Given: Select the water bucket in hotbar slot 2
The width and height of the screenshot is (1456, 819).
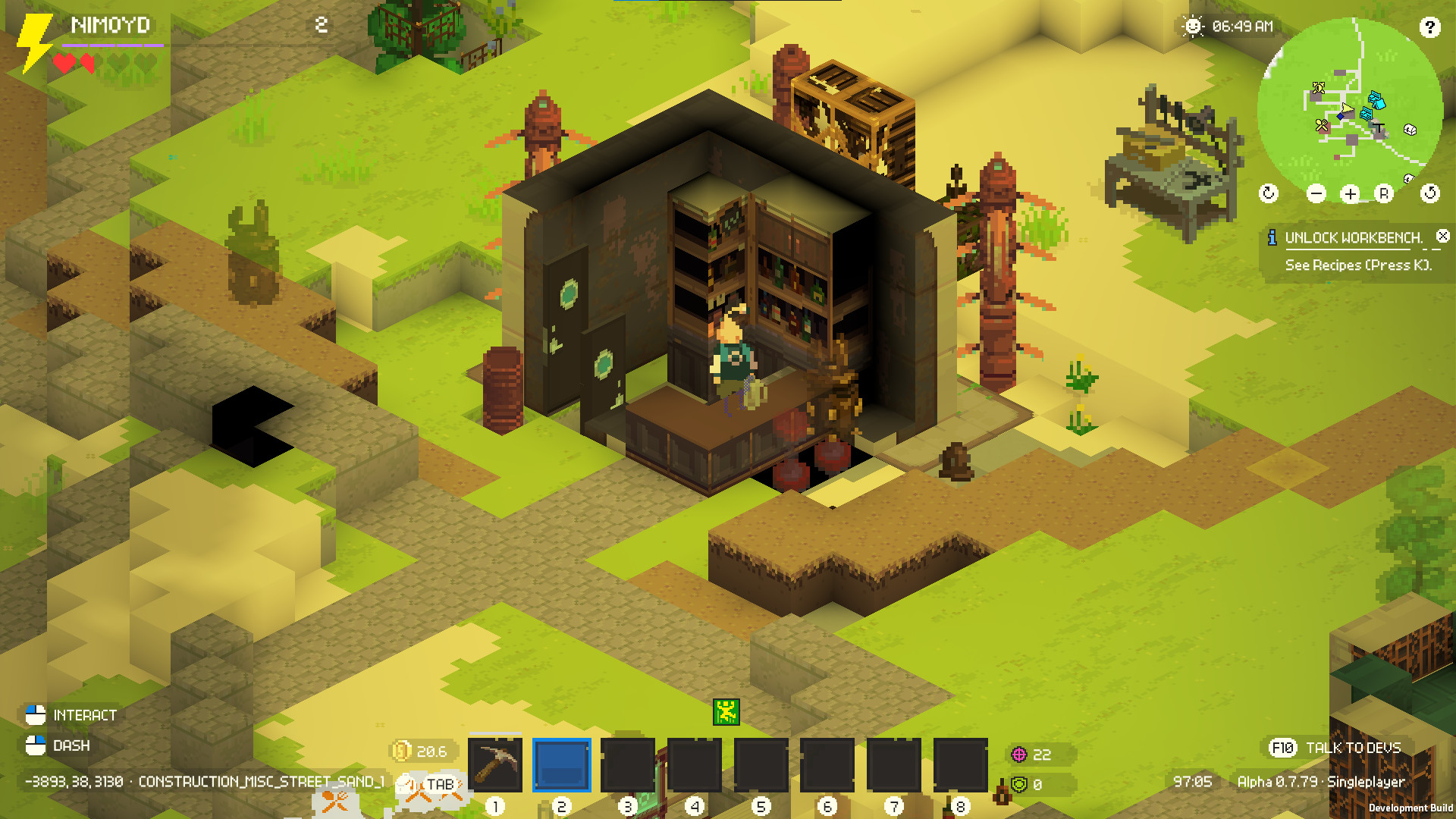Looking at the screenshot, I should 562,765.
